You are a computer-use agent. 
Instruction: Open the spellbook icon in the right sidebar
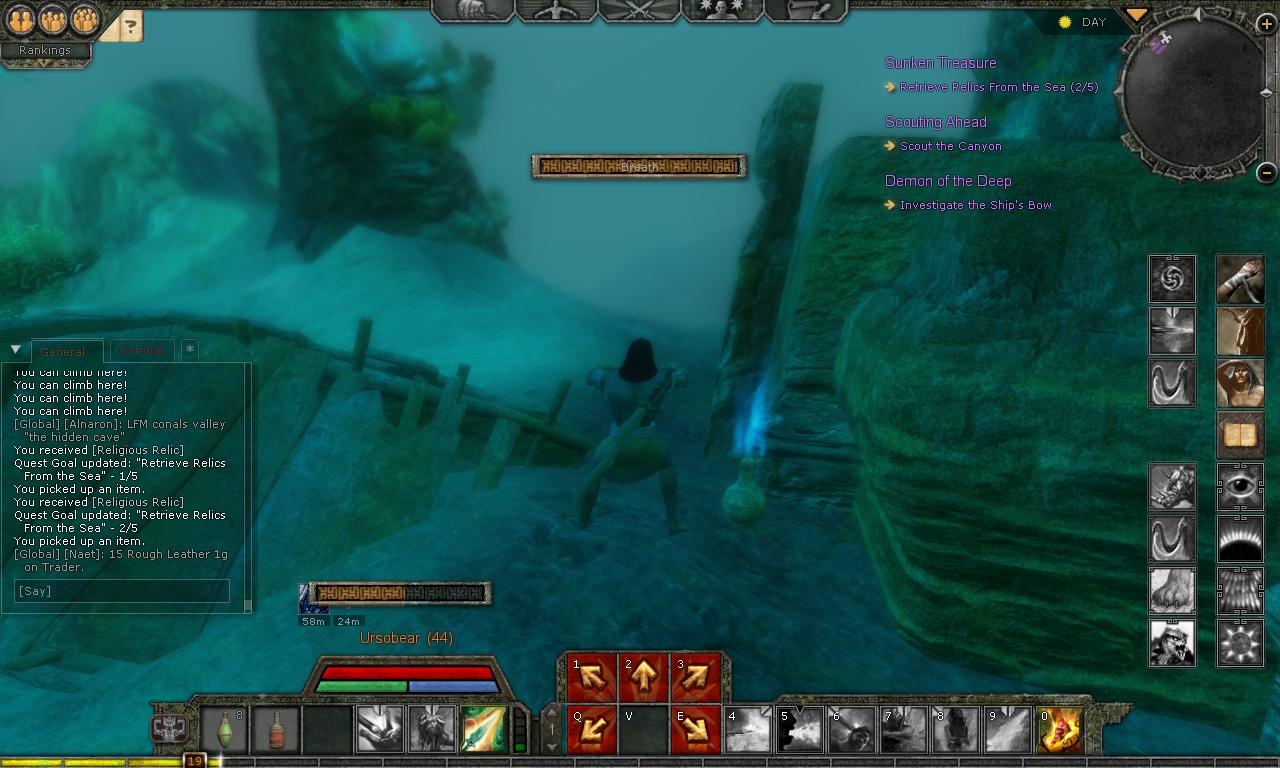click(x=1240, y=436)
